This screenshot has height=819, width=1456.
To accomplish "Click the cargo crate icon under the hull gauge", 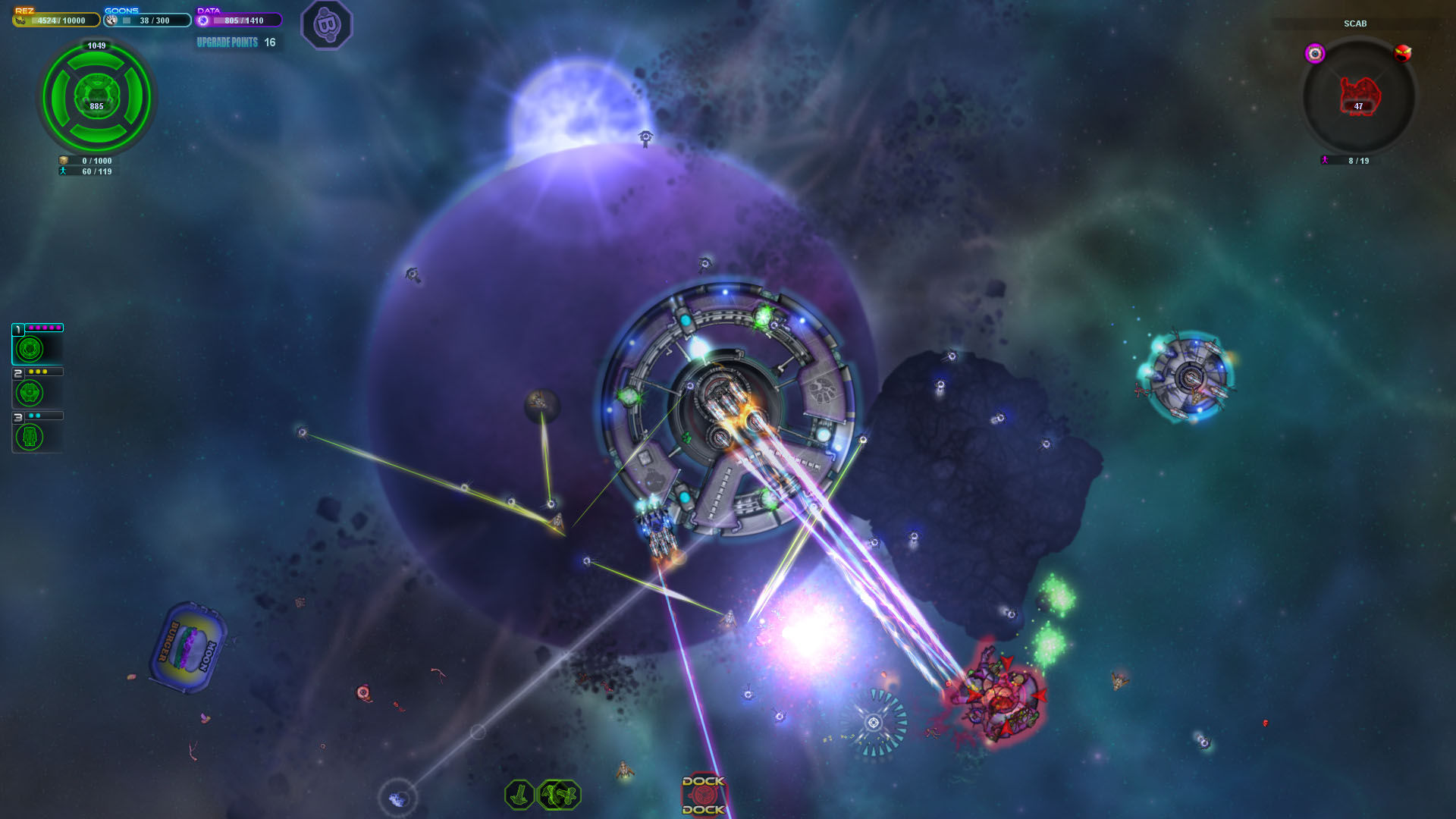I will click(62, 161).
